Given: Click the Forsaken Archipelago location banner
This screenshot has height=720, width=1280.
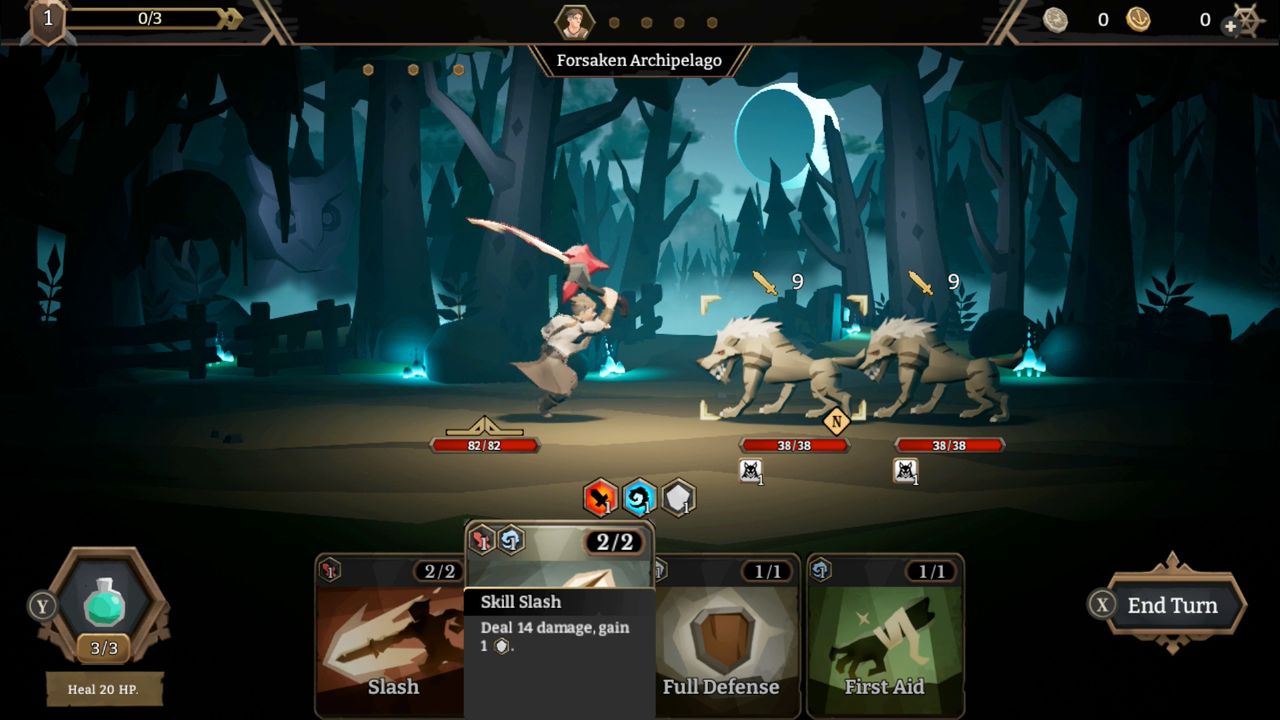Looking at the screenshot, I should tap(640, 60).
